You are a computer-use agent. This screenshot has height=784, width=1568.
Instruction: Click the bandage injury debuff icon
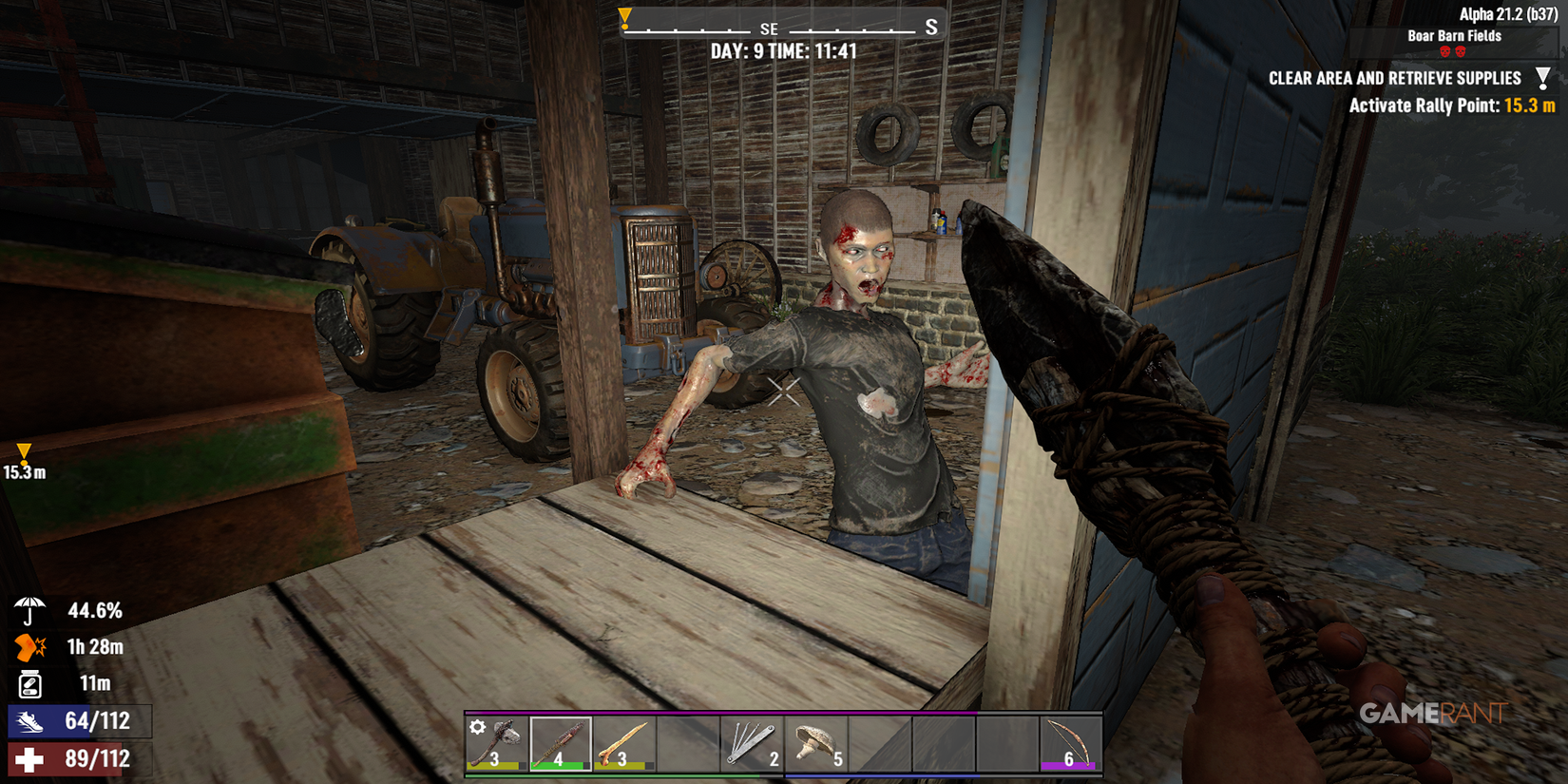pyautogui.click(x=29, y=648)
